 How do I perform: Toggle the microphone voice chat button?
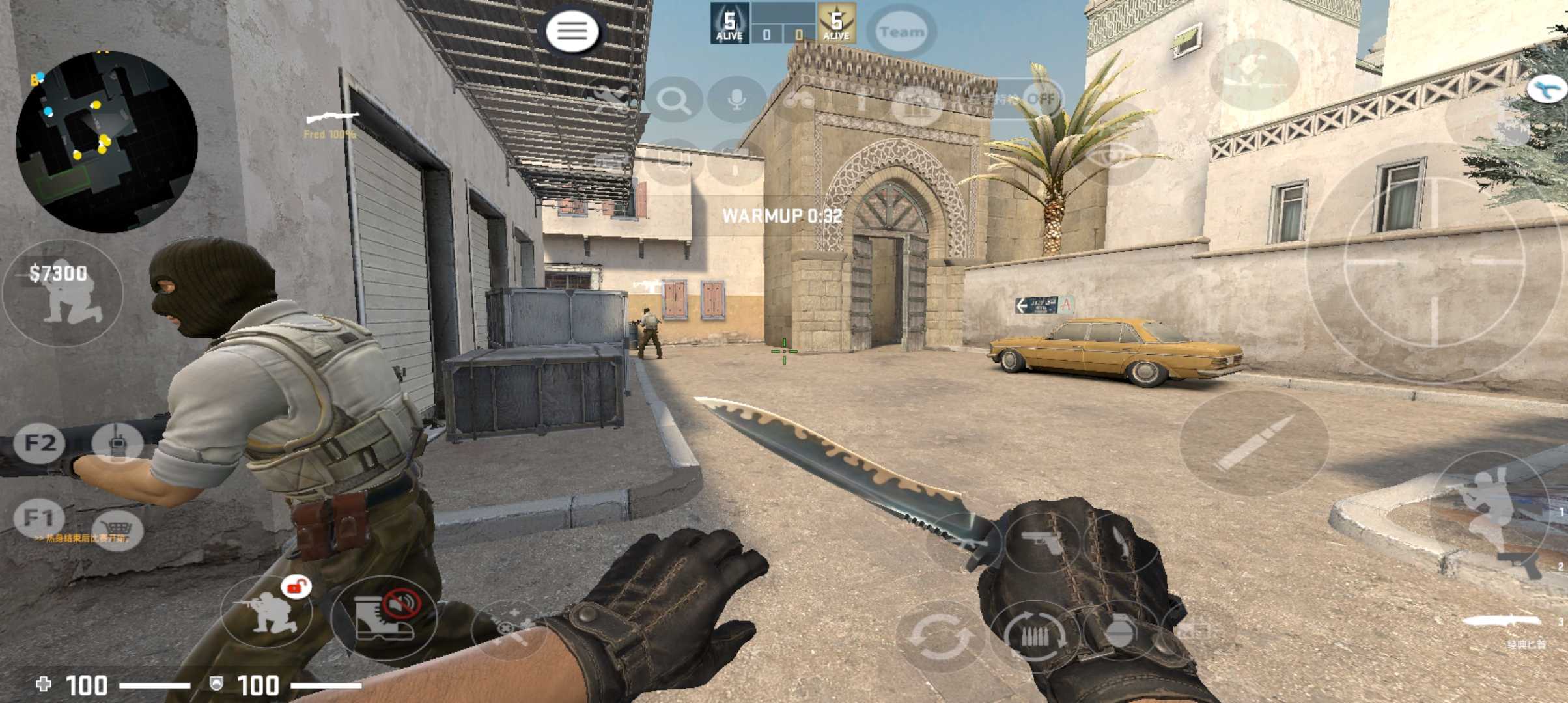coord(736,100)
